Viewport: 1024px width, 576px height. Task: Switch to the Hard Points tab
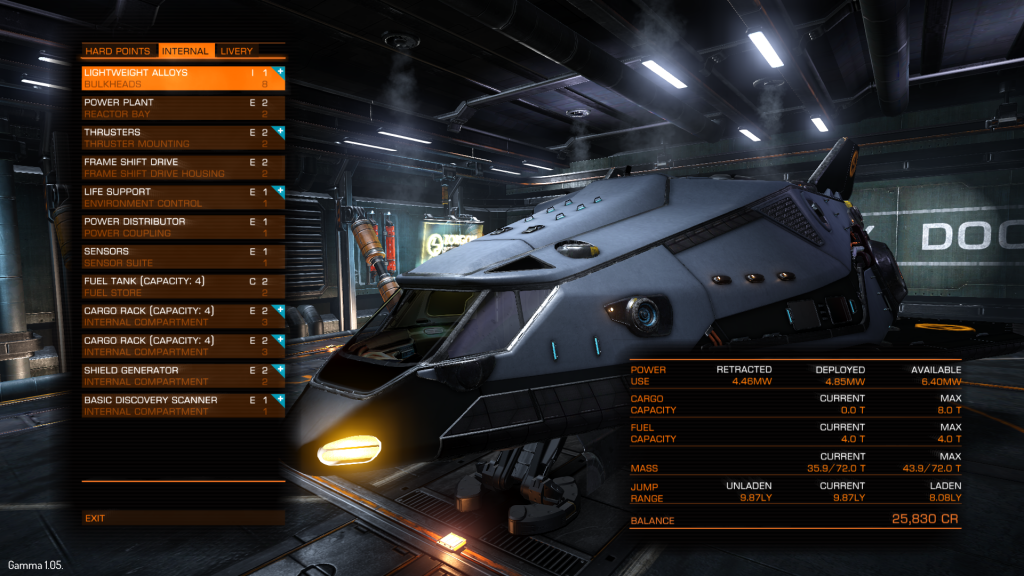pos(118,51)
